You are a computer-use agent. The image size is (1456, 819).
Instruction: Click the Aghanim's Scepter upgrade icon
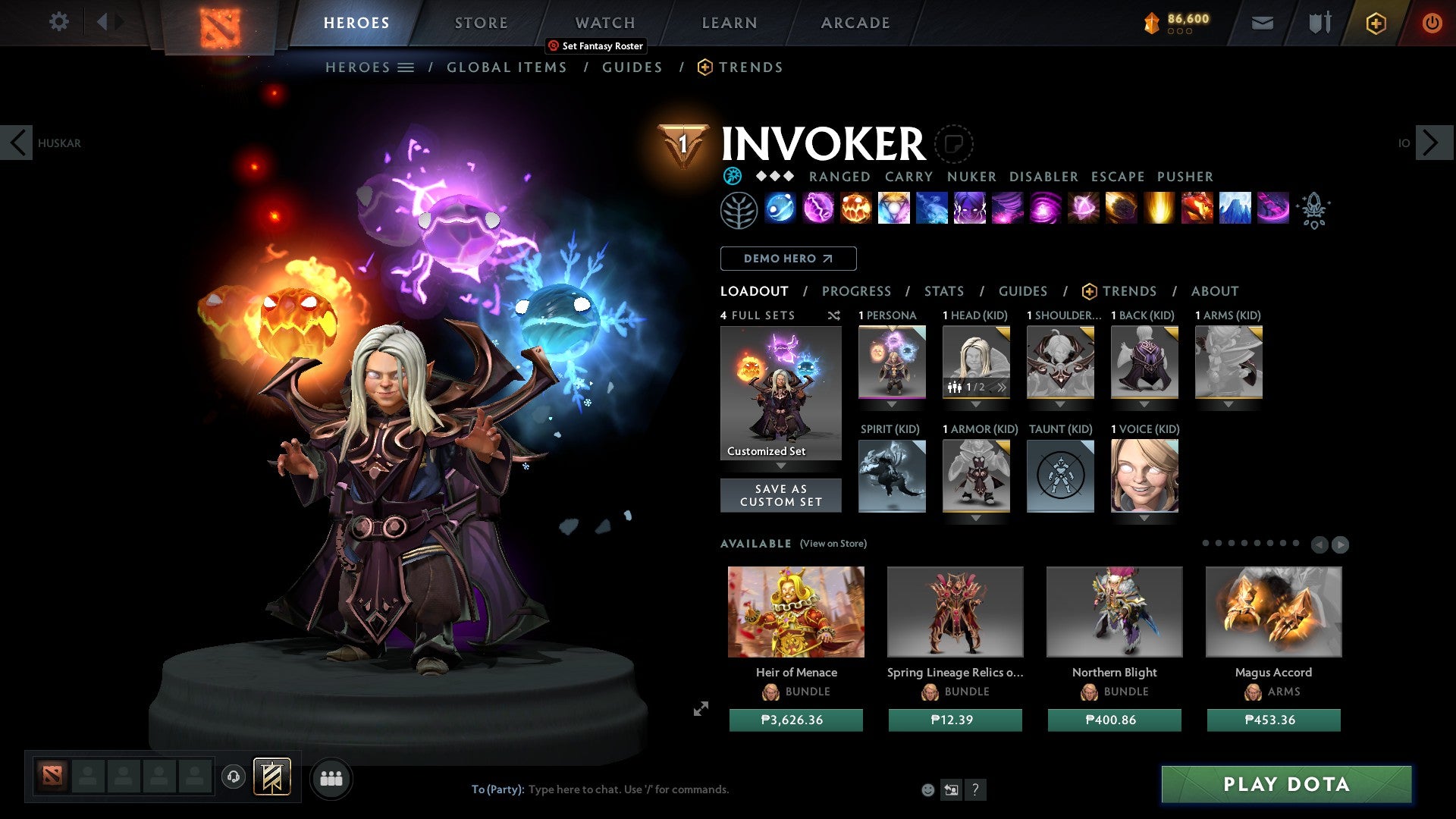1316,210
